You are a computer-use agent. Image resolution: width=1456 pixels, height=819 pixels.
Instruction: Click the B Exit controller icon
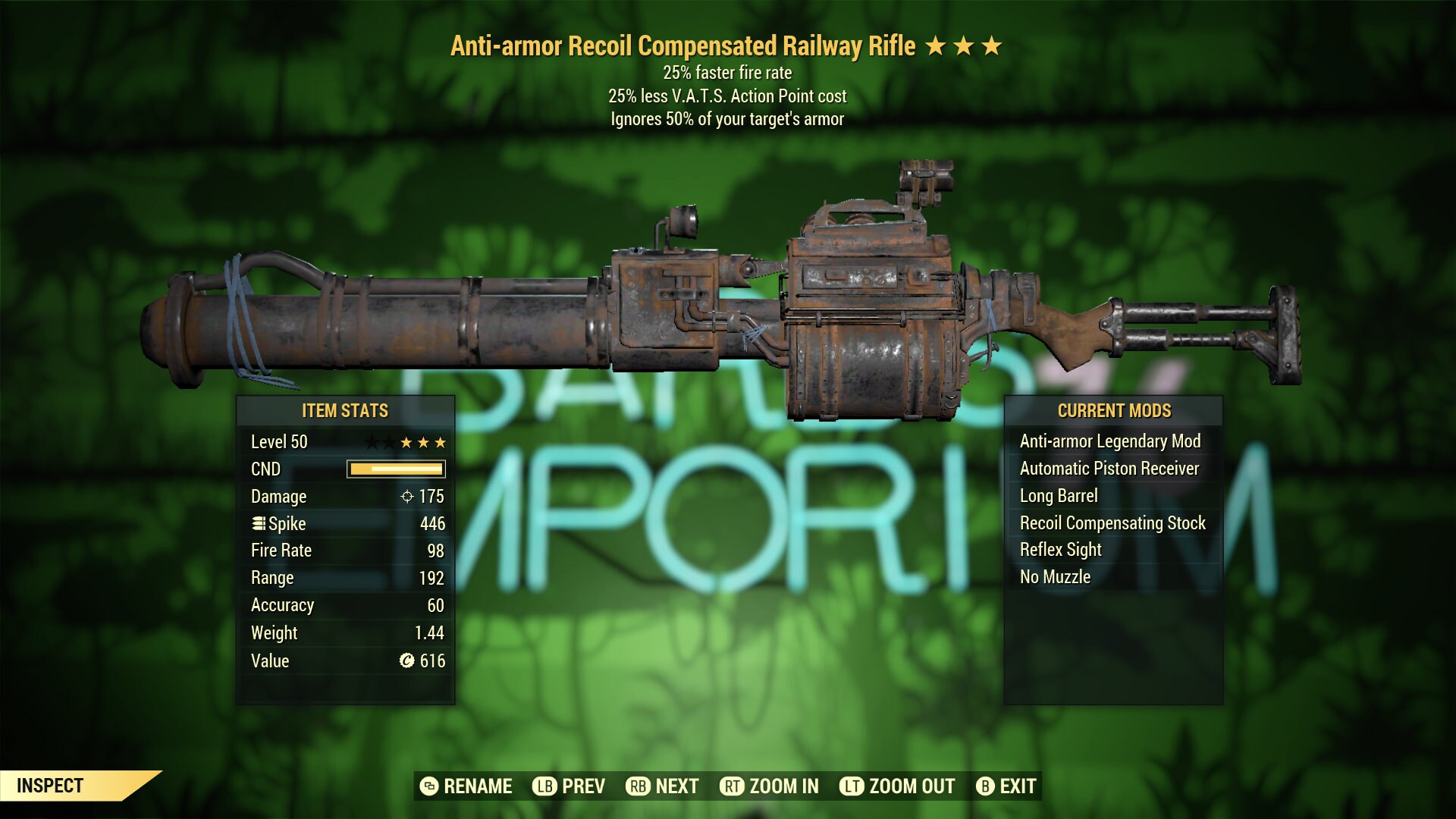click(x=987, y=786)
